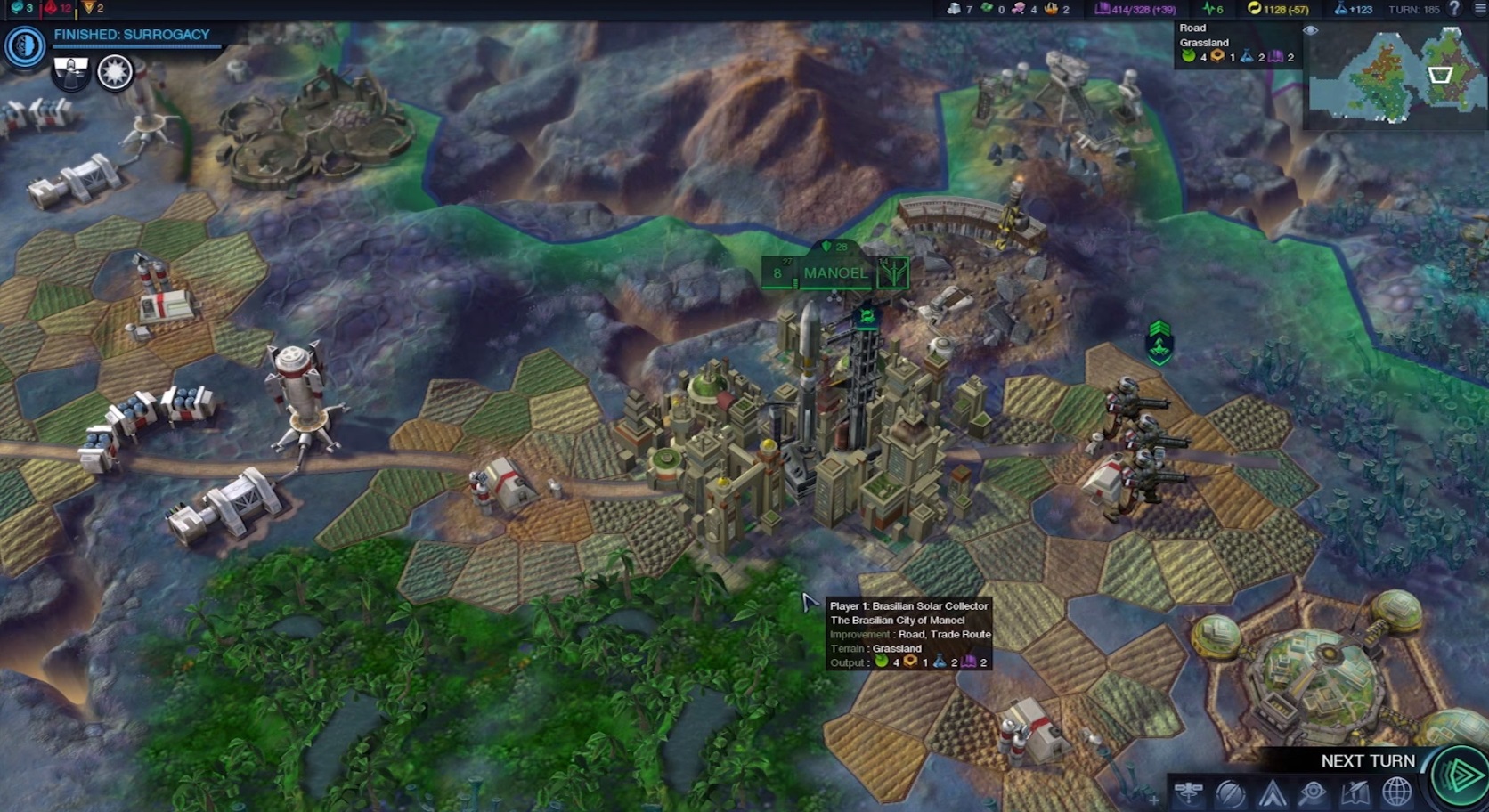Open the Virtues purple book icon
This screenshot has height=812, width=1489.
point(1104,11)
